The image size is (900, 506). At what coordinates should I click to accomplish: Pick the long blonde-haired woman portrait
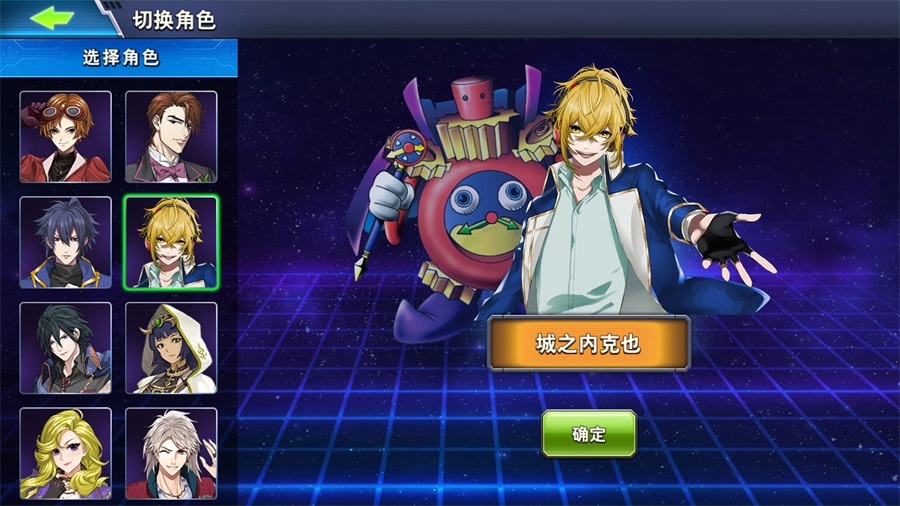[x=66, y=452]
